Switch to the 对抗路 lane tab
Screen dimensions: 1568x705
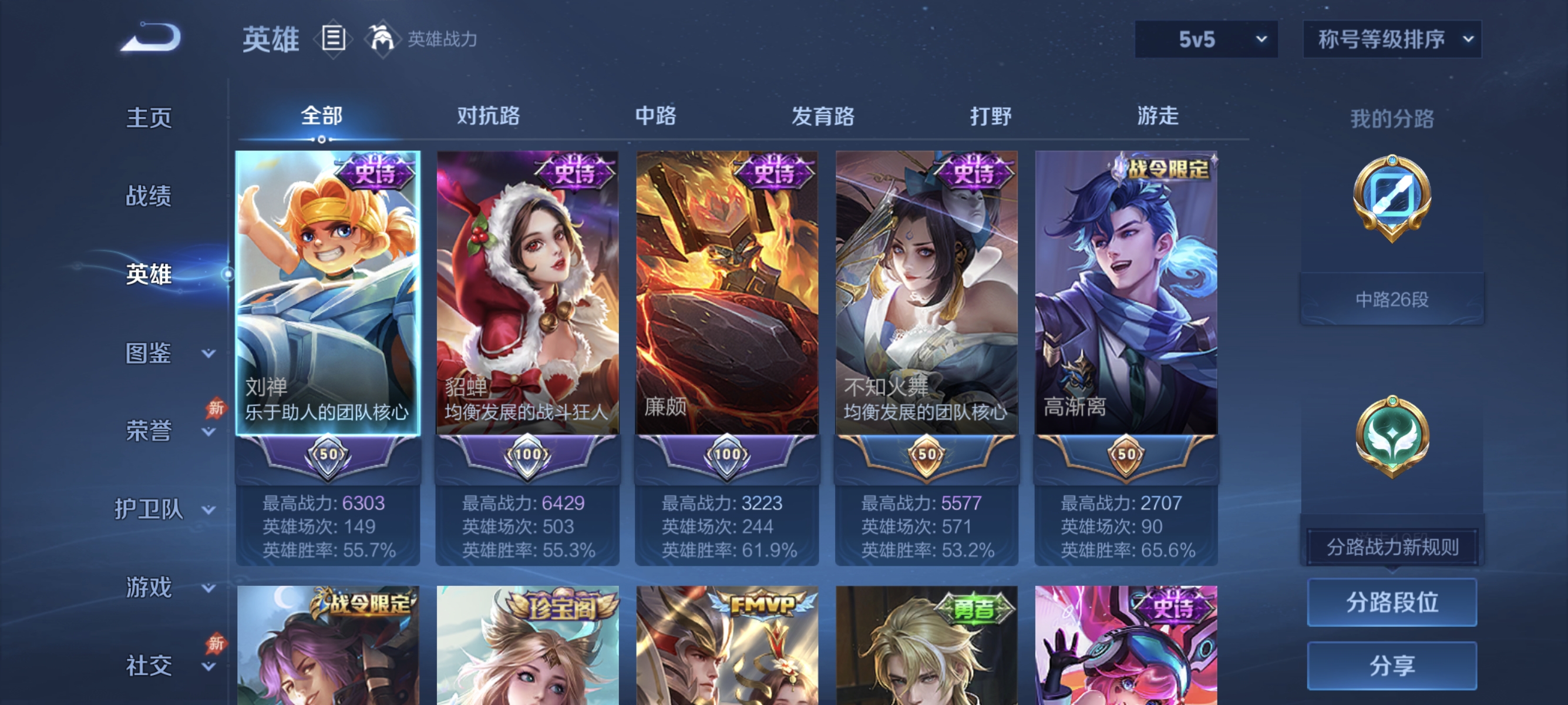pyautogui.click(x=489, y=117)
